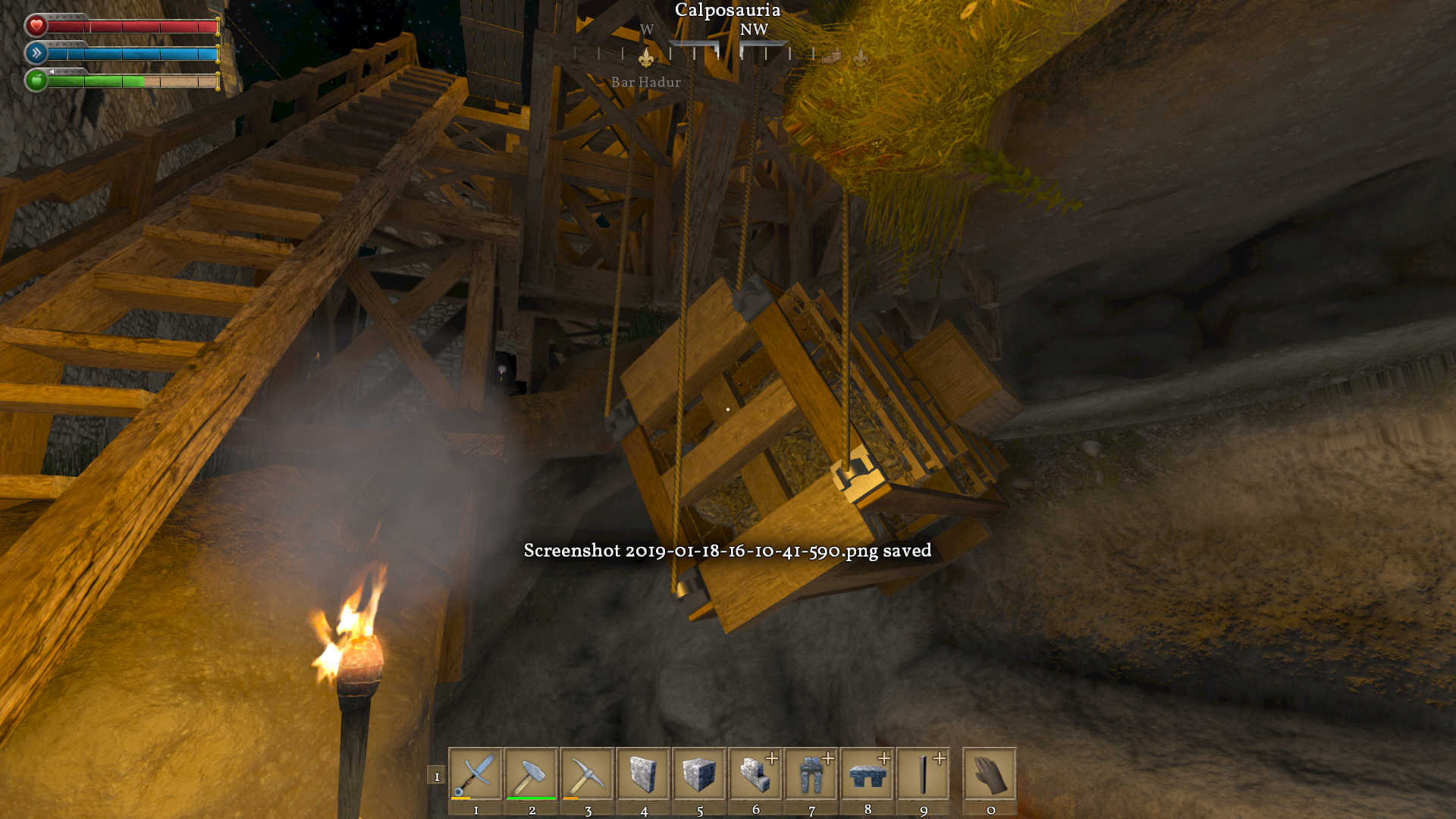Image resolution: width=1456 pixels, height=819 pixels.
Task: Select the stone stair-shaped block
Action: tap(755, 774)
